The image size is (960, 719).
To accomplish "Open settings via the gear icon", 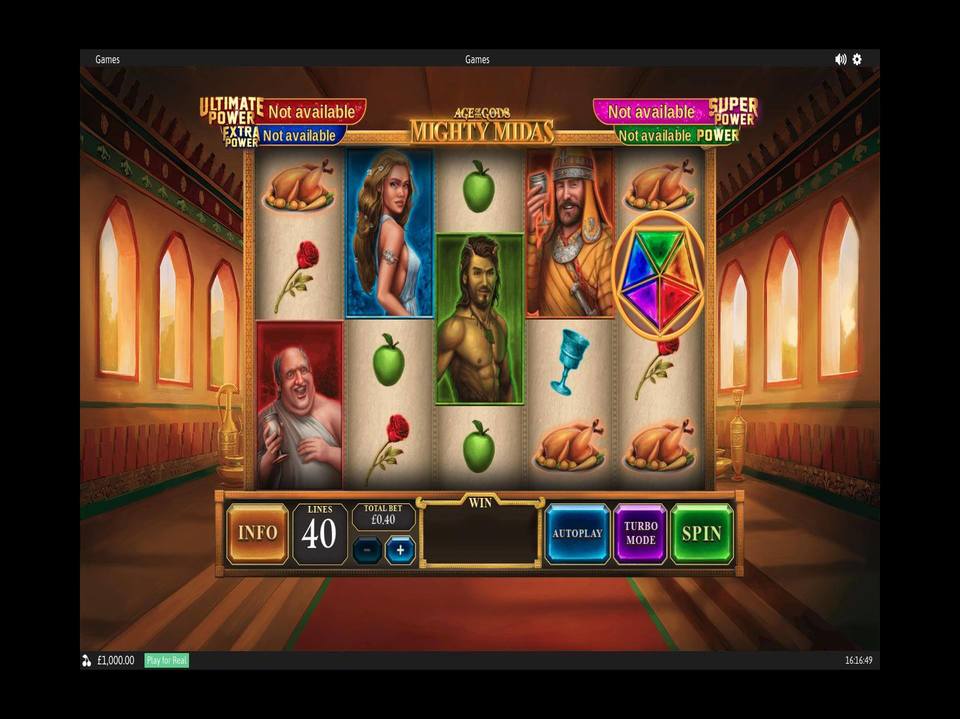I will tap(857, 59).
